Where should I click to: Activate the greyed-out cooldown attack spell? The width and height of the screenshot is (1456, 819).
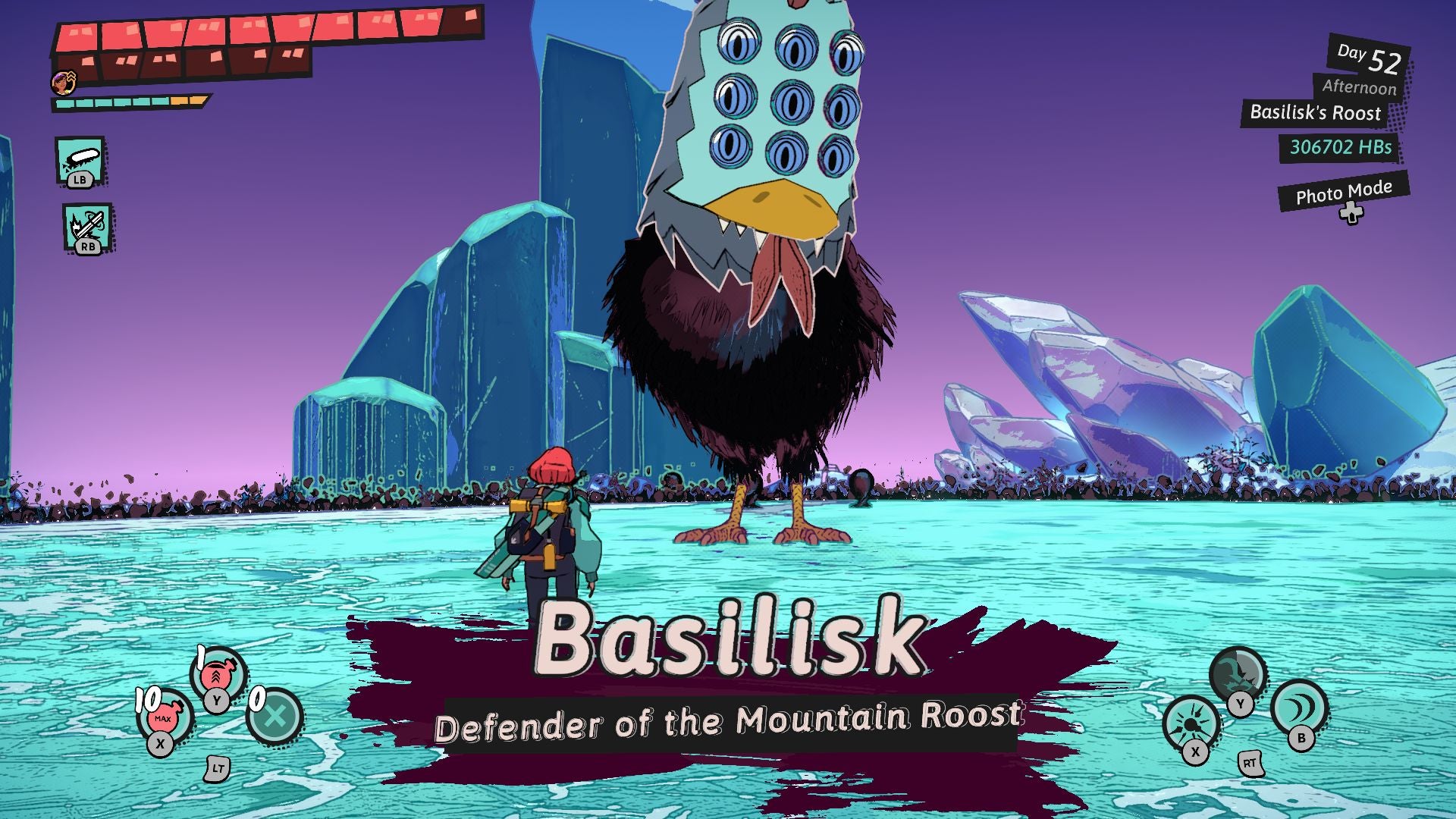(x=1237, y=673)
